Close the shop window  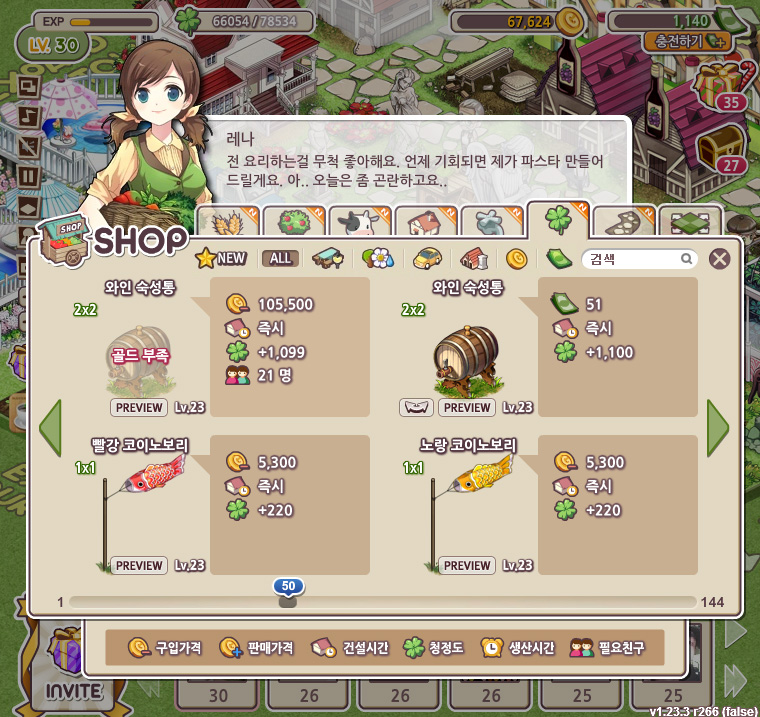tap(719, 259)
